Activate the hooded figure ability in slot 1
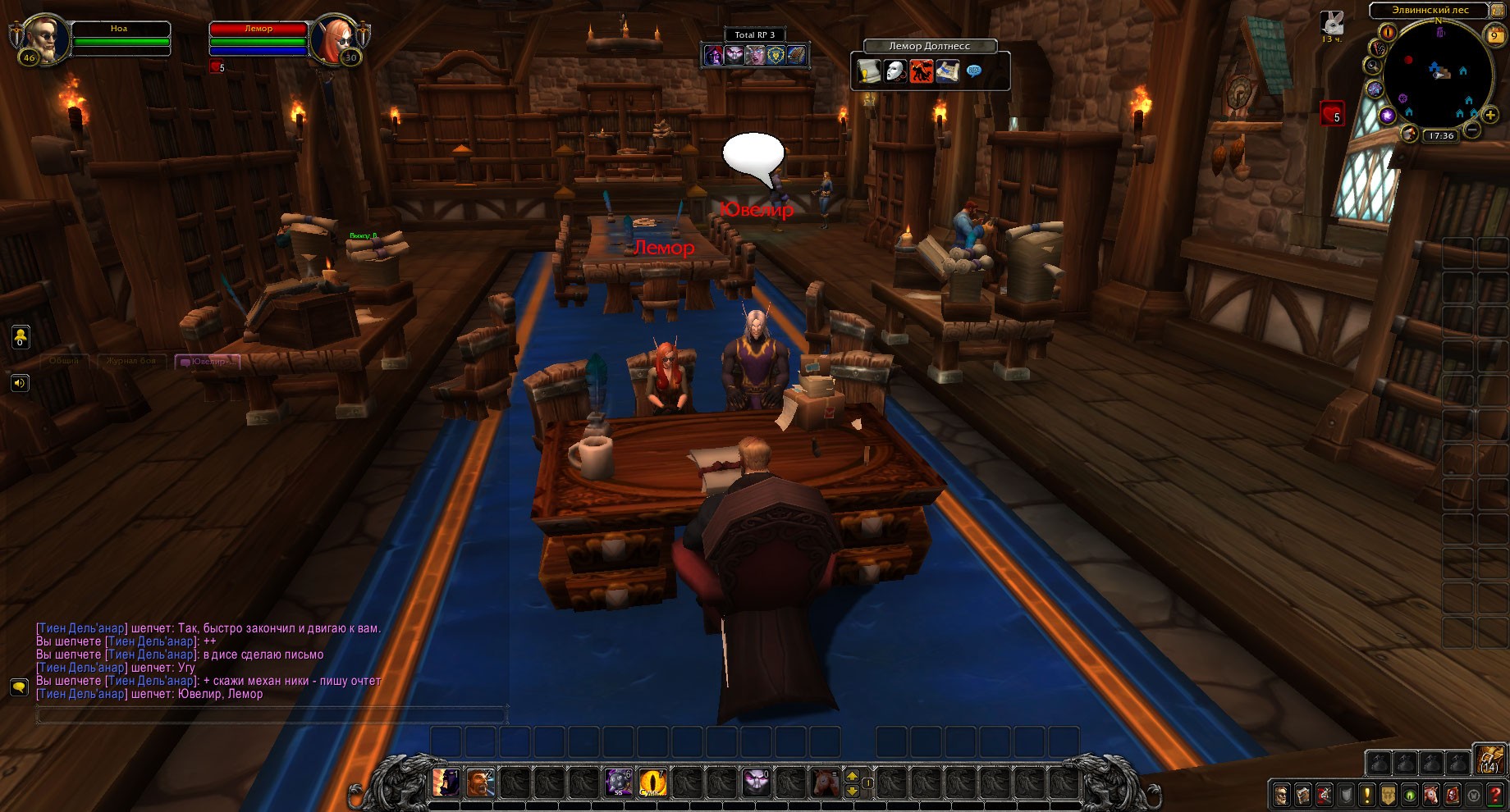 (446, 782)
